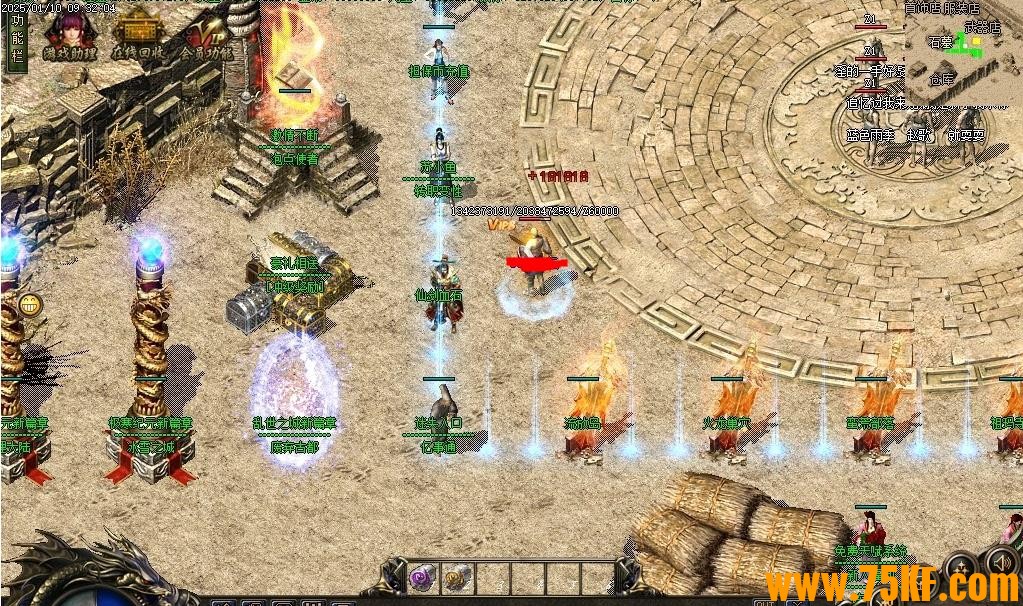
Task: Toggle the speaker sound button
Action: (x=1007, y=562)
